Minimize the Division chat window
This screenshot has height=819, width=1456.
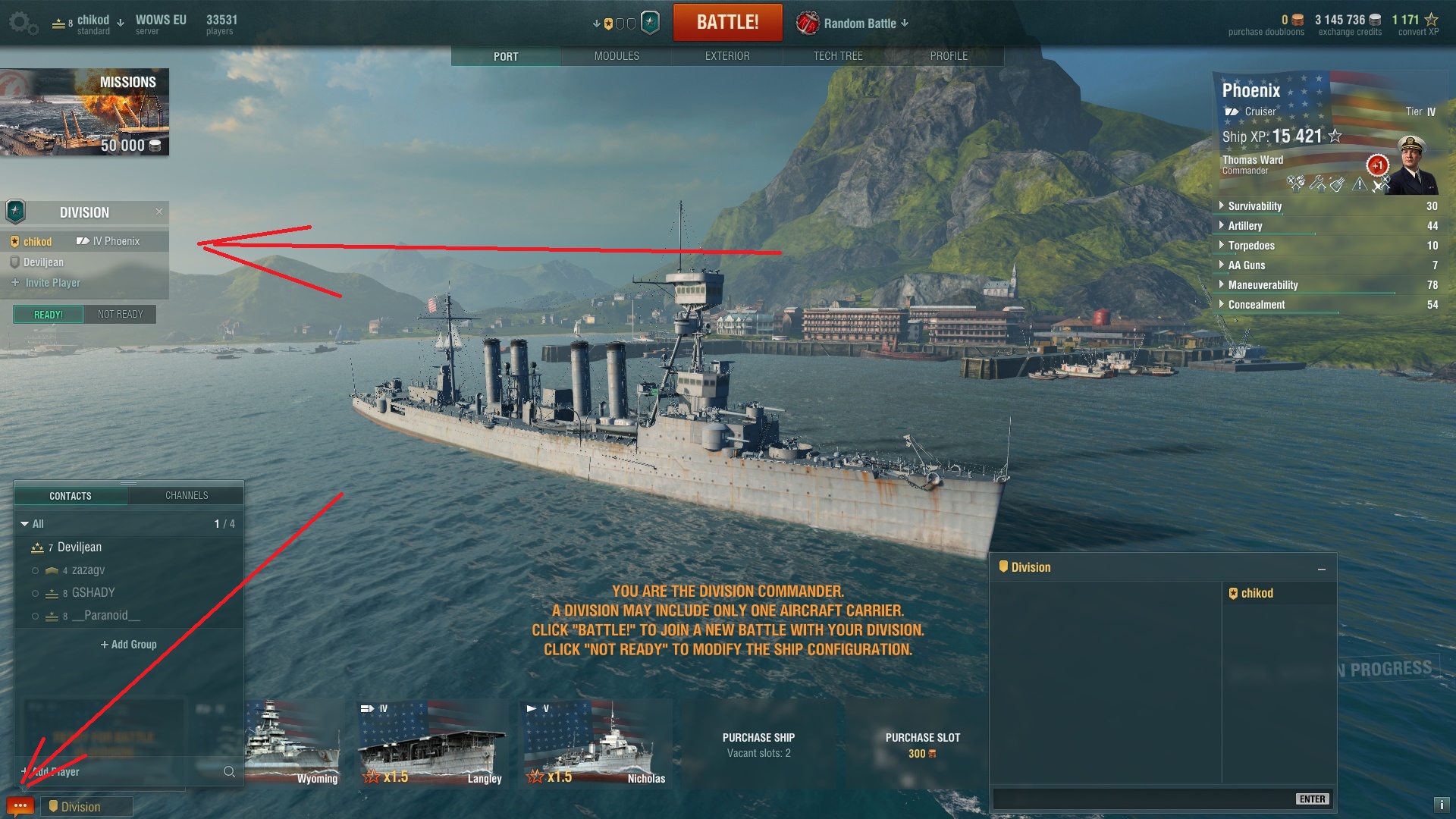tap(1322, 569)
